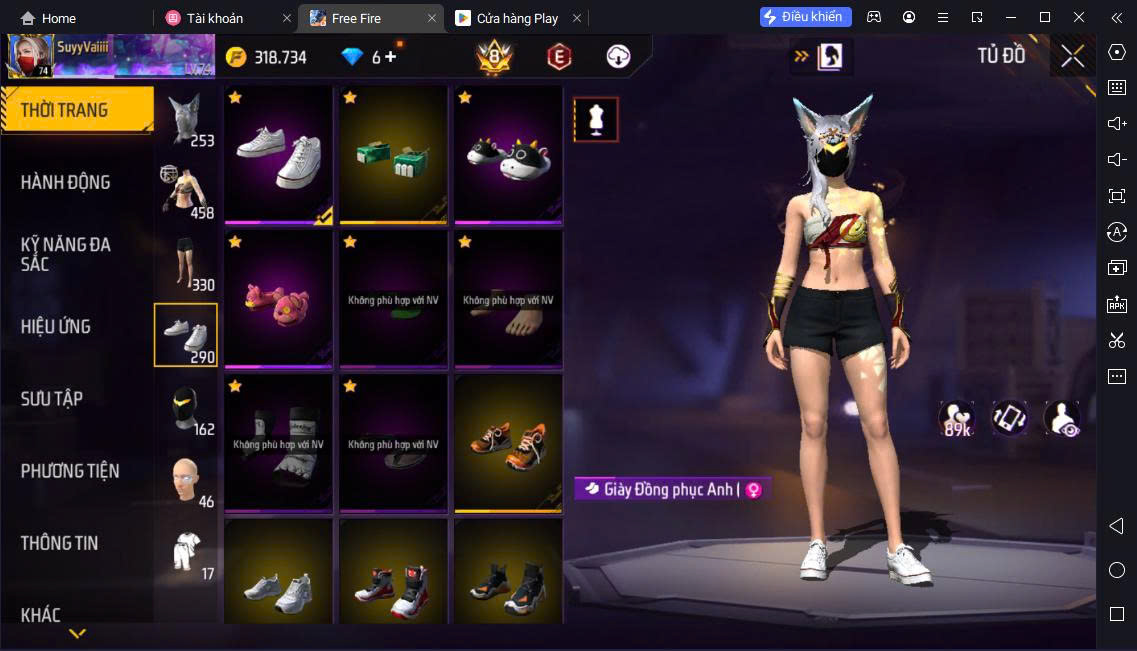The image size is (1137, 651).
Task: Show the PHƯƠNG TIỆN tab
Action: pos(70,471)
